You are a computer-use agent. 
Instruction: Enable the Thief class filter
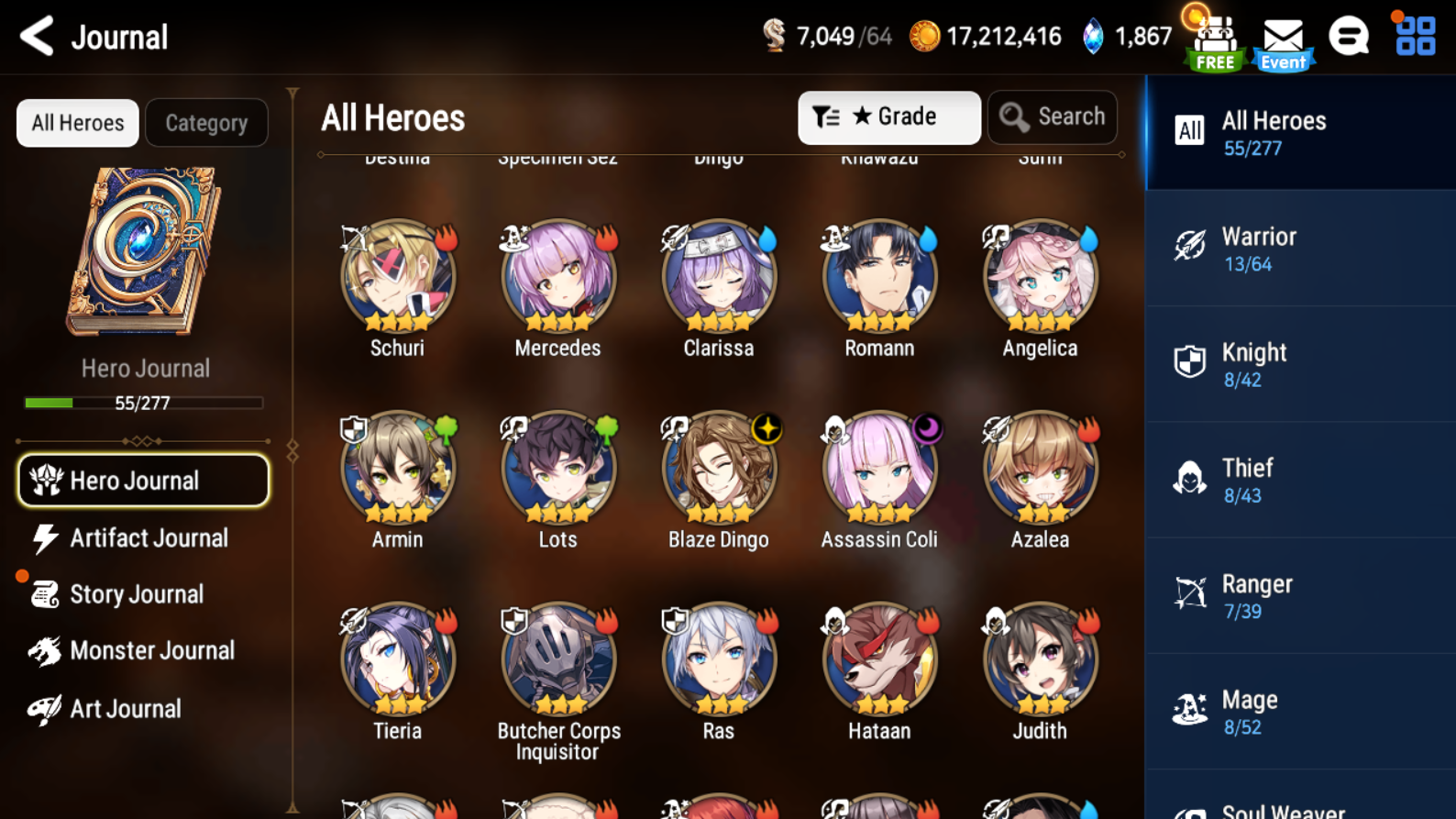tap(1299, 480)
